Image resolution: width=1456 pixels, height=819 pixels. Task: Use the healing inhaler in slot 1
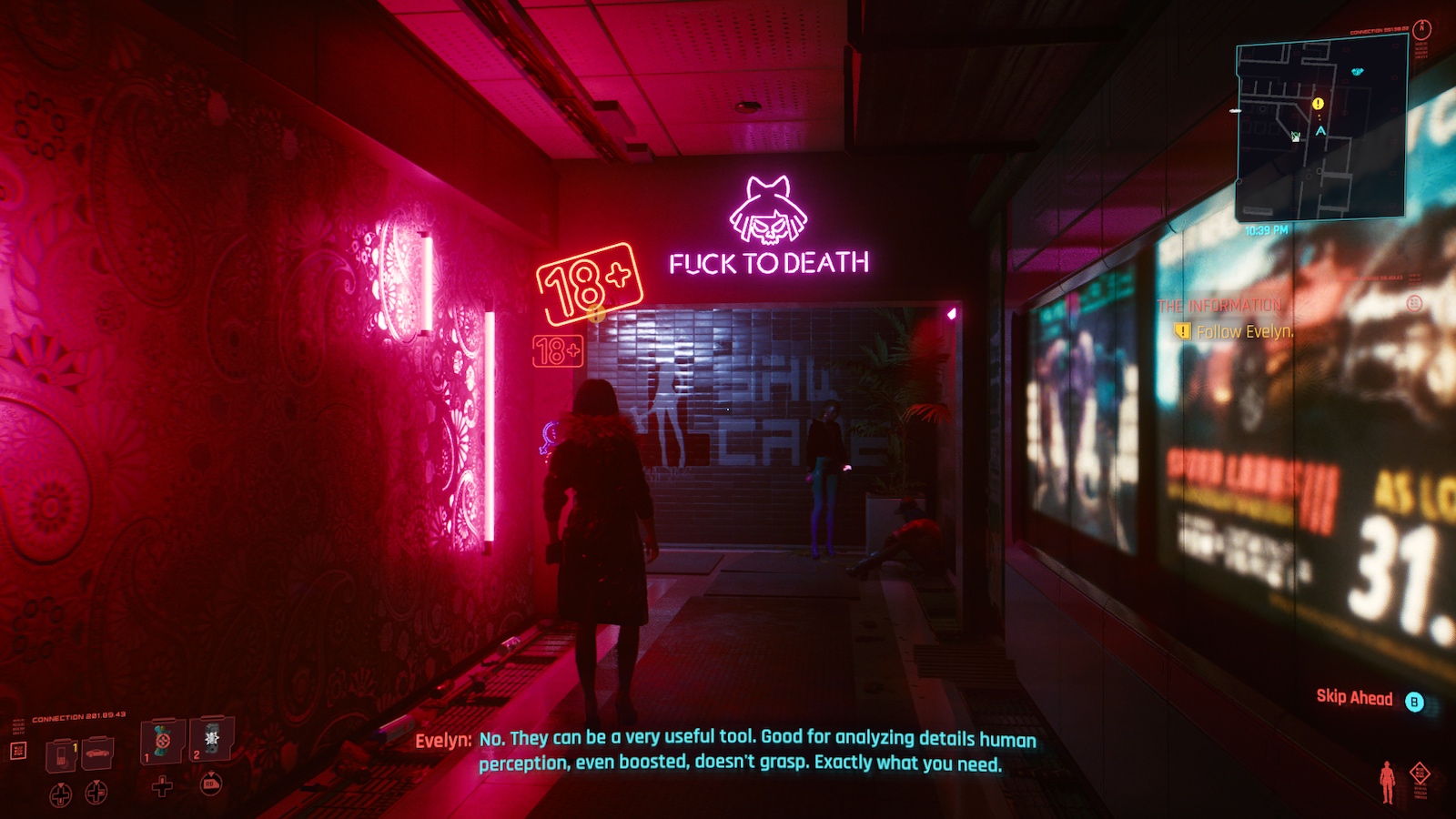coord(163,741)
